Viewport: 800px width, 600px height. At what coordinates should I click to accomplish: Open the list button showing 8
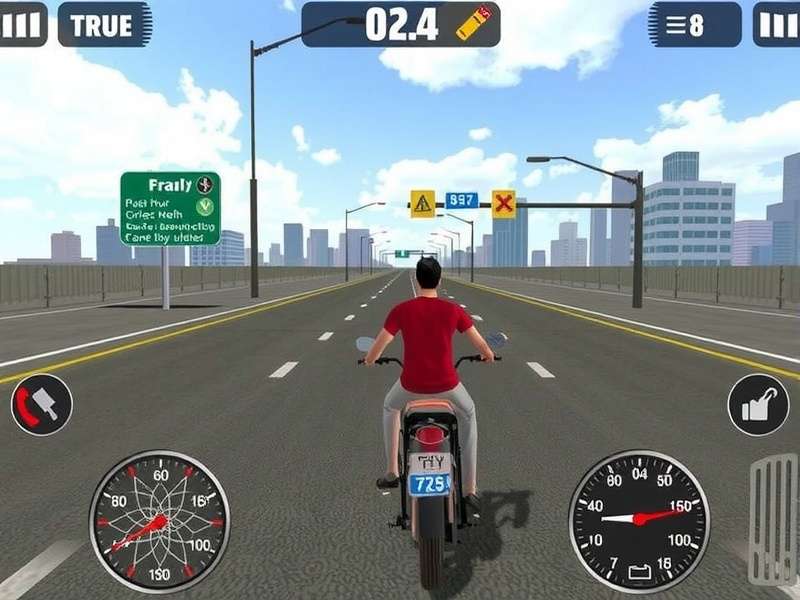(x=695, y=25)
